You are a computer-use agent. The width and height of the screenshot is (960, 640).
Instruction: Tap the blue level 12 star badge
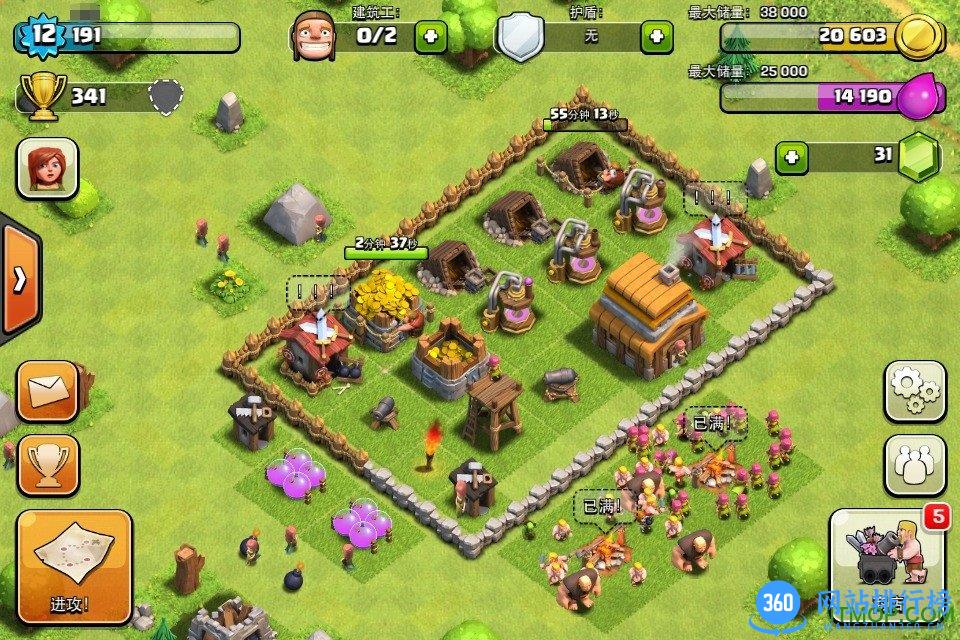tap(42, 37)
